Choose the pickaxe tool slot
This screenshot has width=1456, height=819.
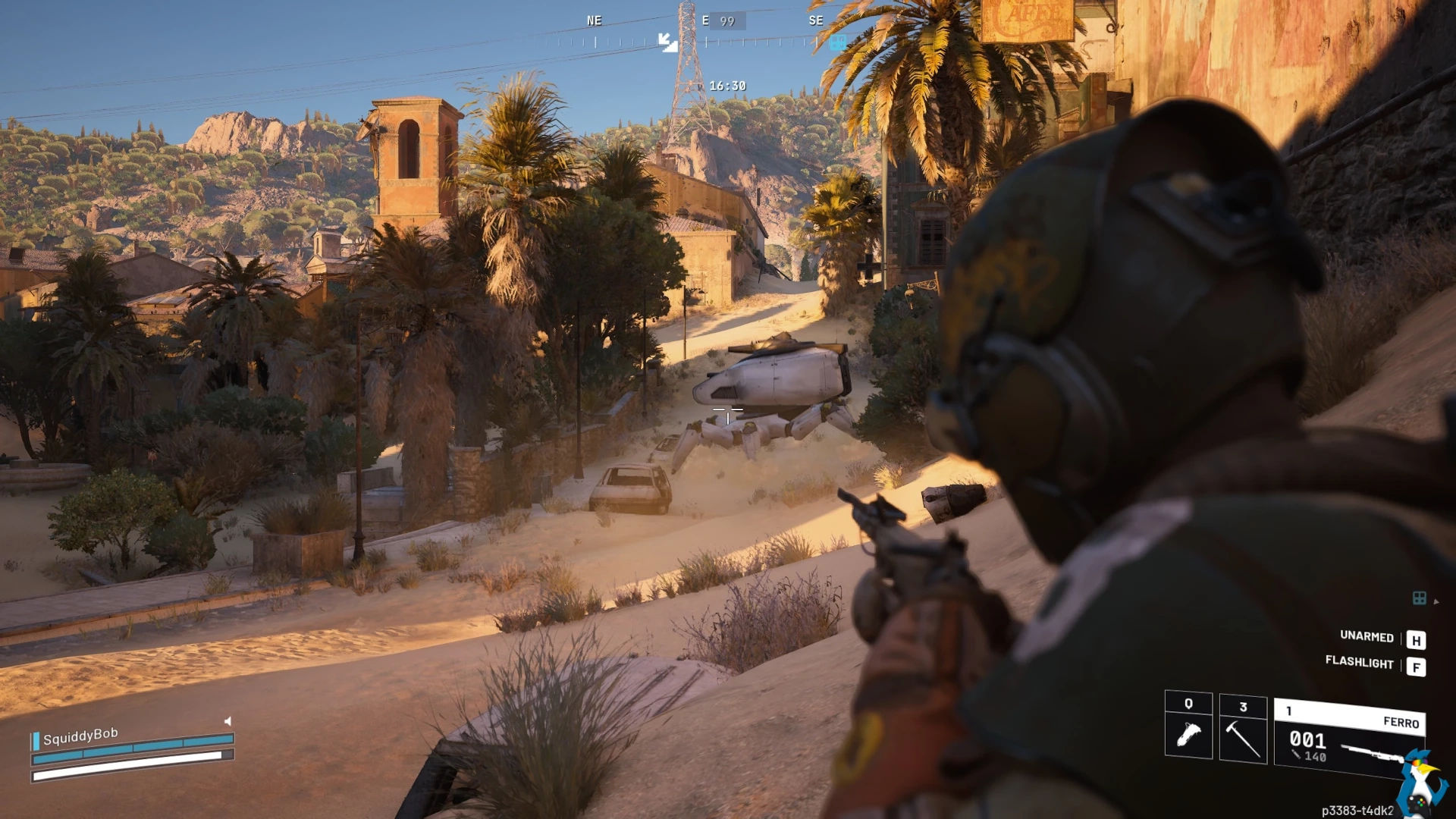pyautogui.click(x=1243, y=729)
